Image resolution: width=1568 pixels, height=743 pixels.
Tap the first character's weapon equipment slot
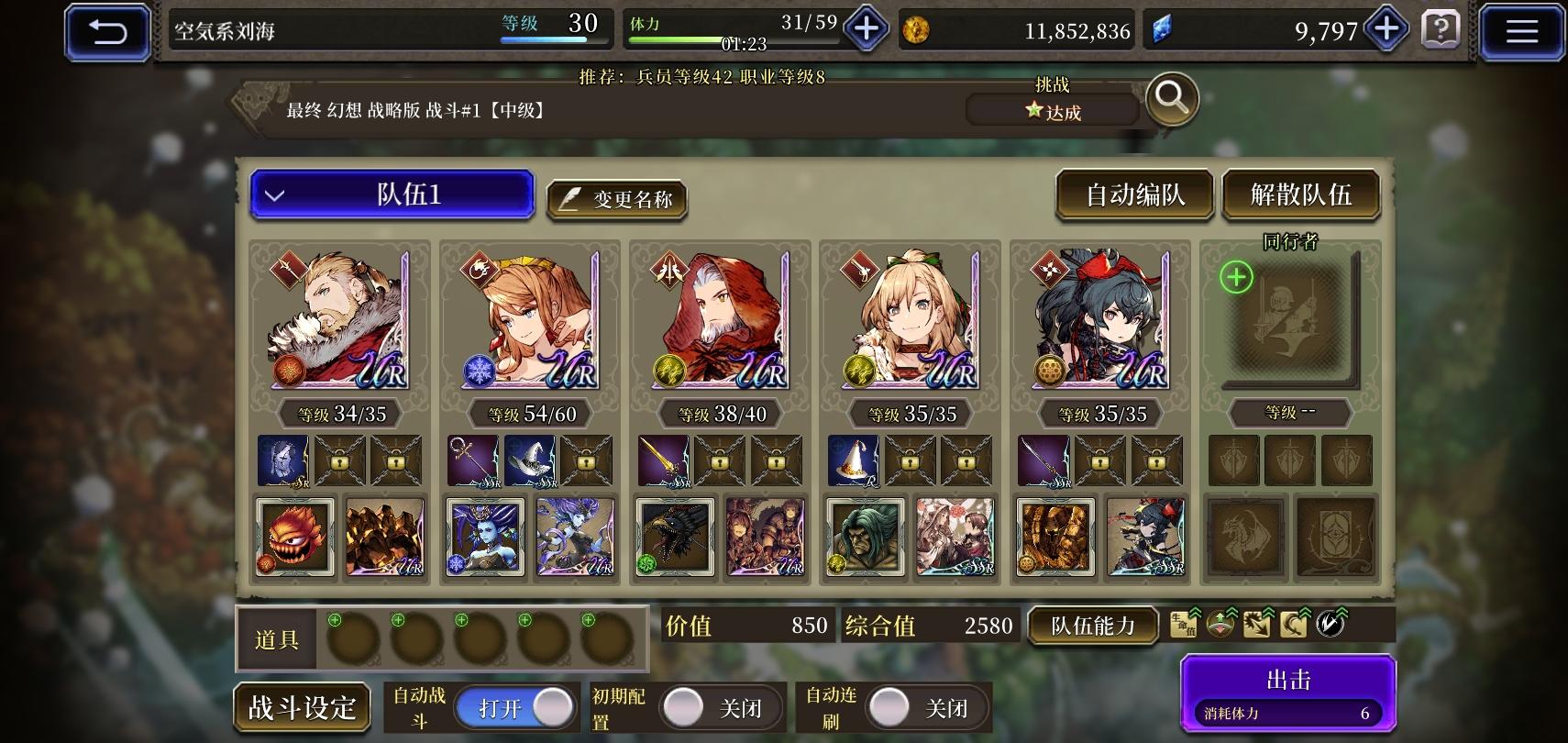[283, 460]
